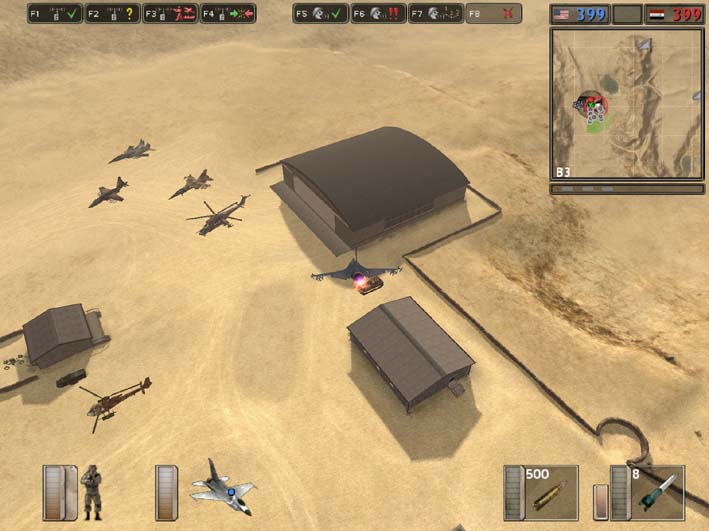Screen dimensions: 709x531
Task: Choose the F5 radio command with checkmark
Action: (320, 14)
